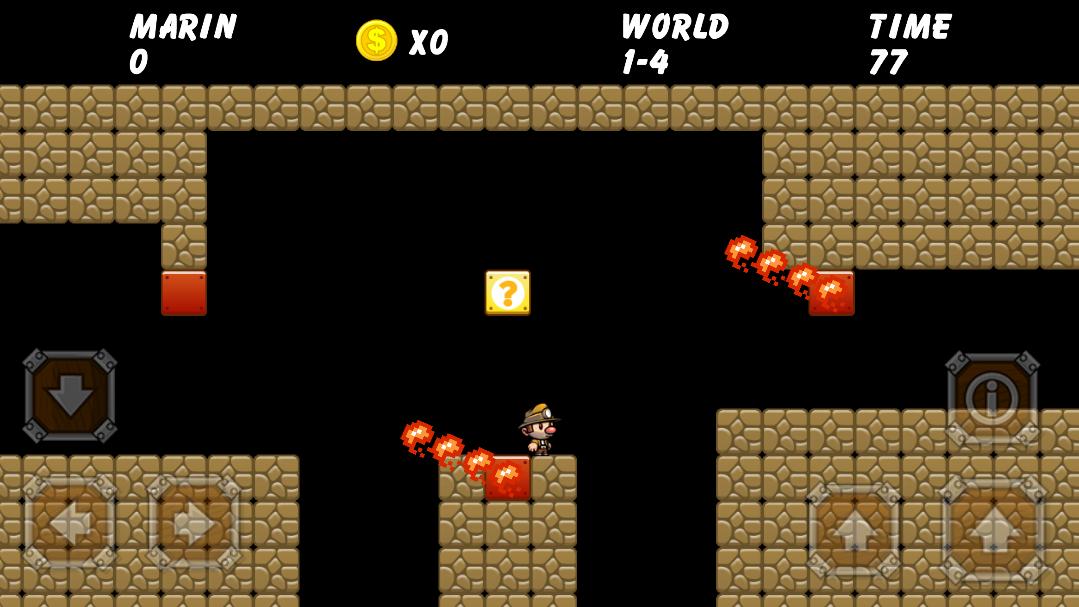Tap the down arrow crouch button
Viewport: 1079px width, 607px height.
coord(70,396)
